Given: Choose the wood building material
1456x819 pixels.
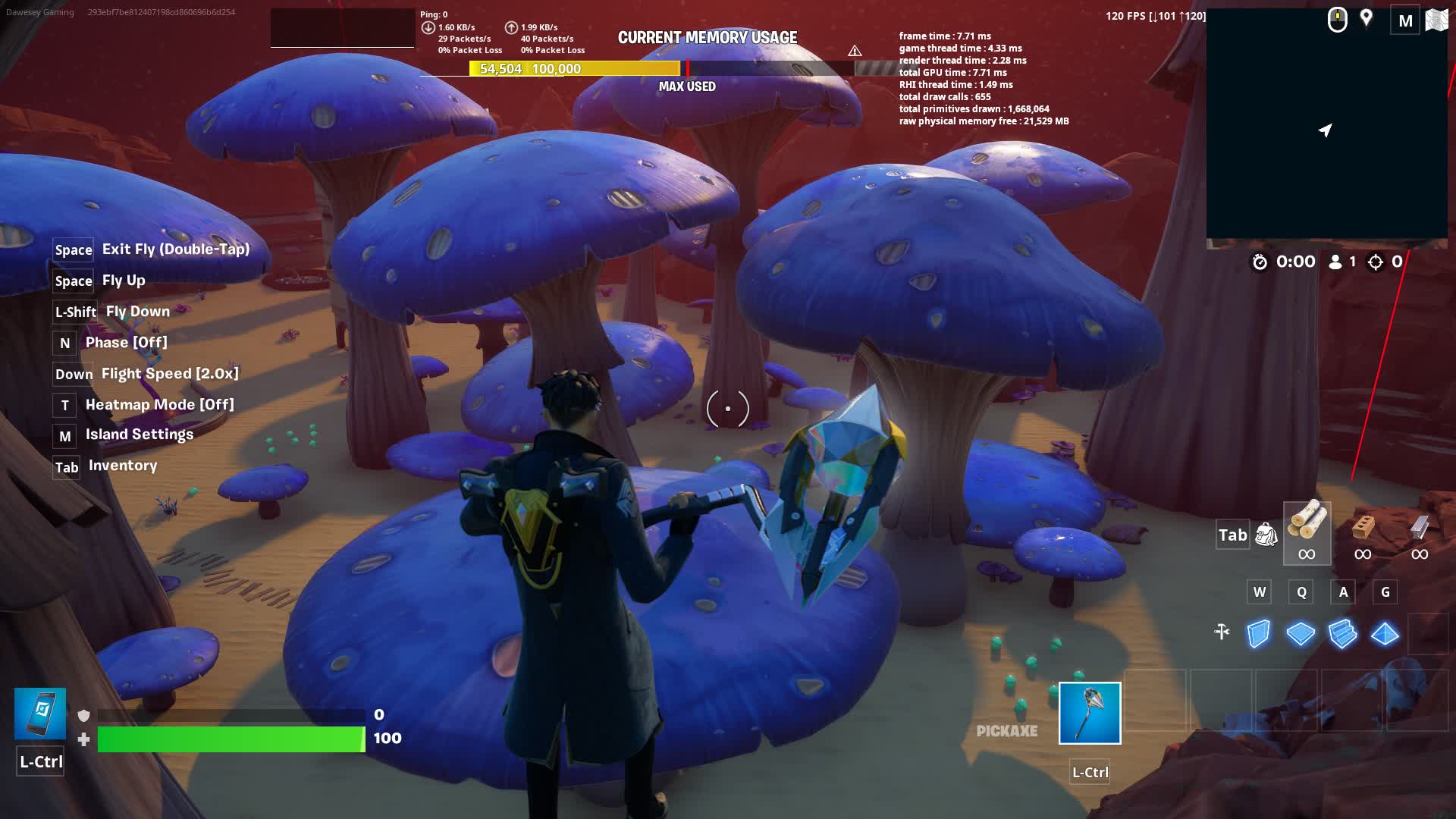Looking at the screenshot, I should click(x=1307, y=532).
